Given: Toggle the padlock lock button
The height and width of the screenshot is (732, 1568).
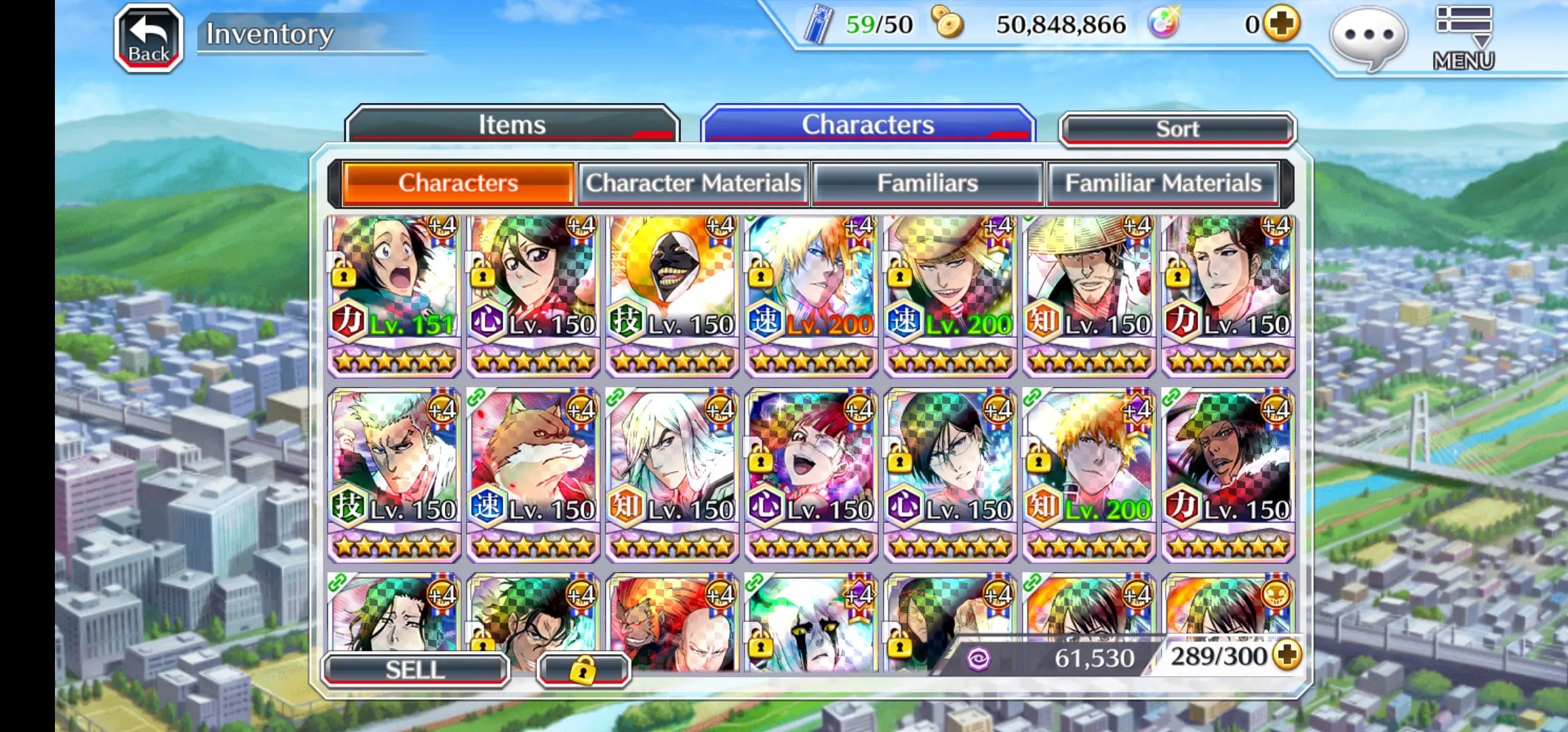Looking at the screenshot, I should click(583, 670).
